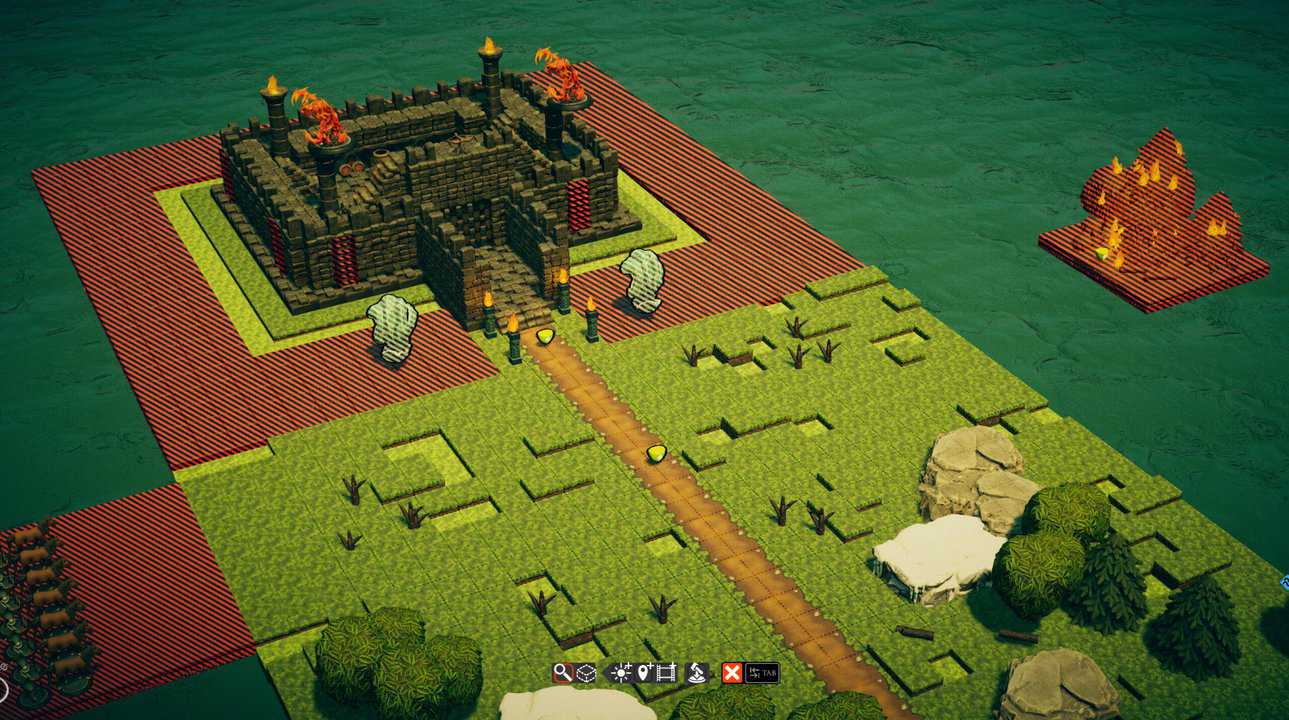Viewport: 1289px width, 720px height.
Task: Click the sun icon to add lighting
Action: pyautogui.click(x=621, y=672)
